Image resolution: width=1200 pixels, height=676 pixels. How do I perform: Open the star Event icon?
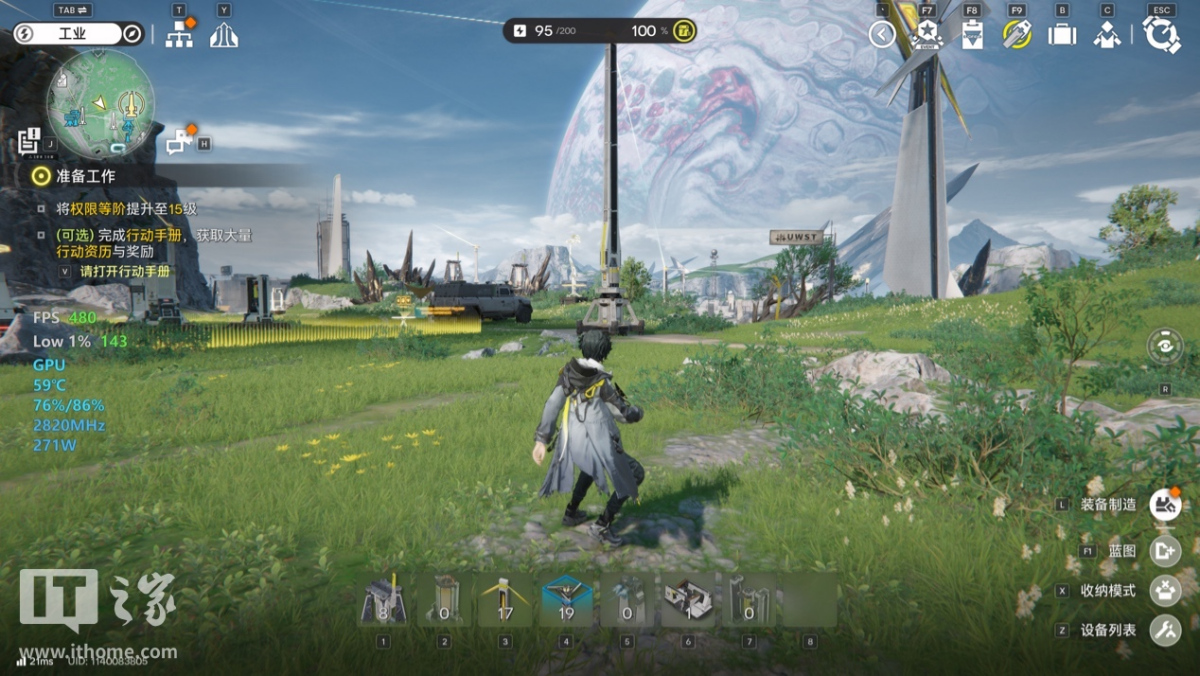[927, 34]
